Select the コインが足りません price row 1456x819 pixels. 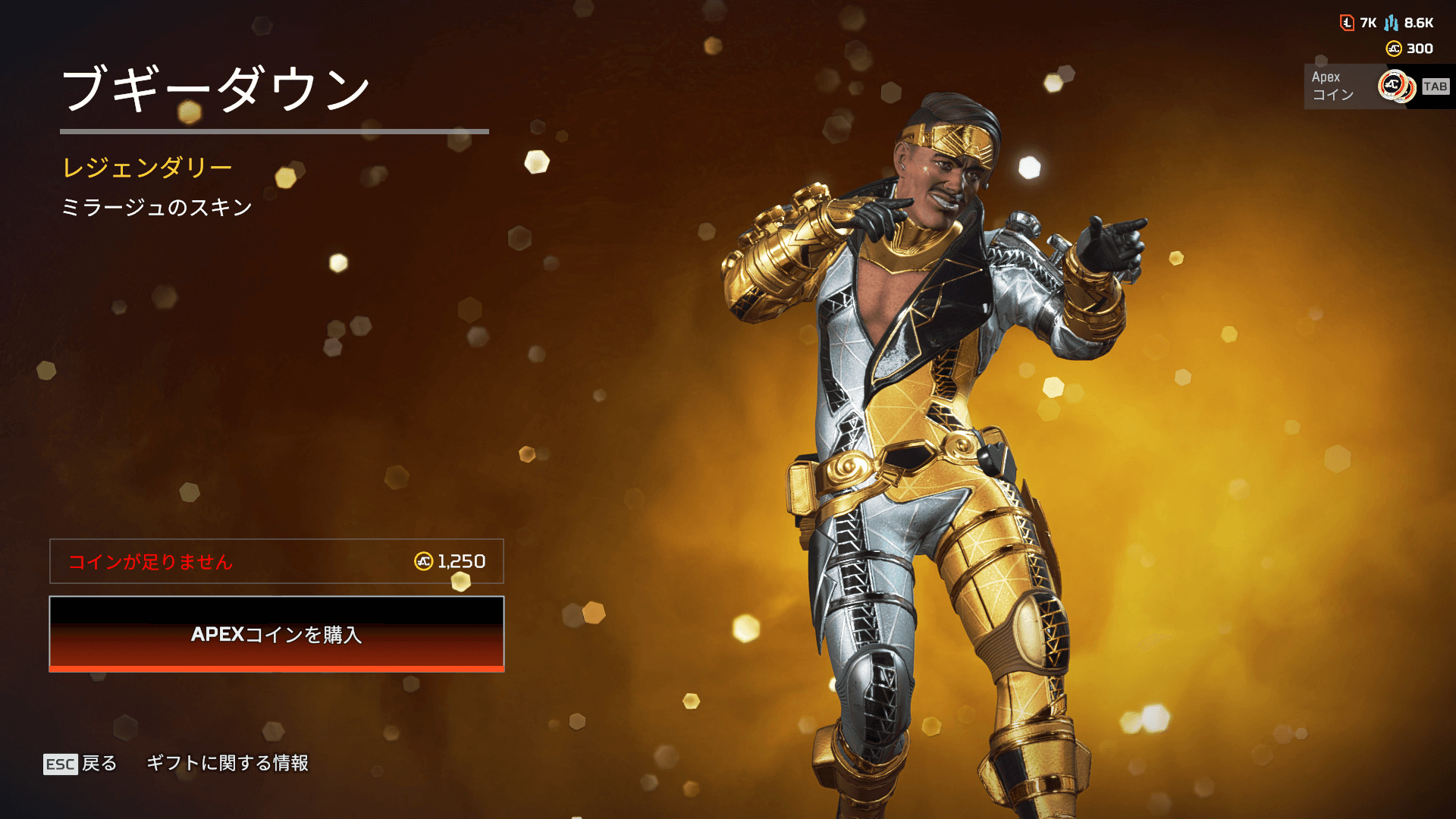tap(276, 561)
